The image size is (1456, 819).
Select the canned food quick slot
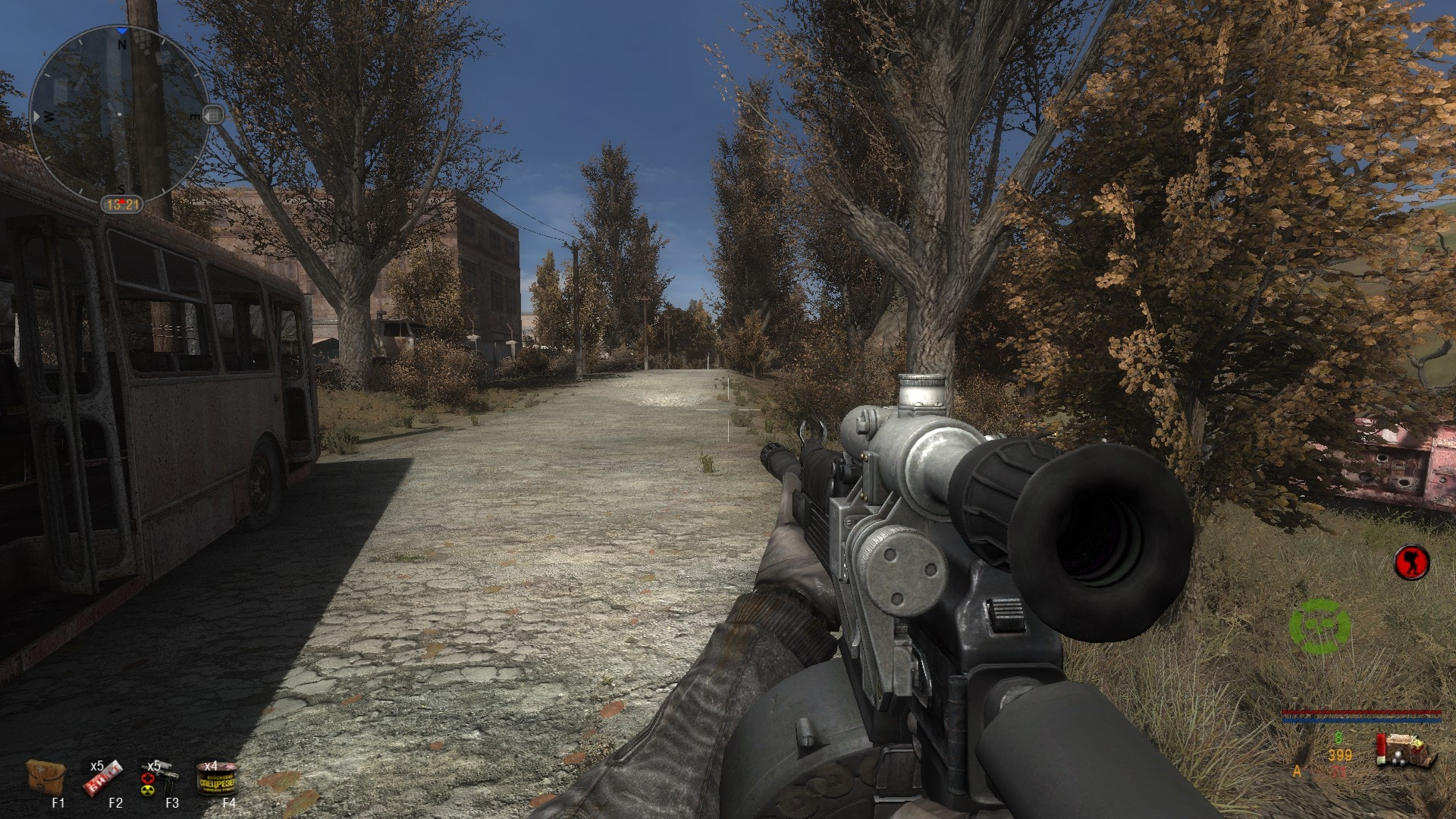[216, 779]
